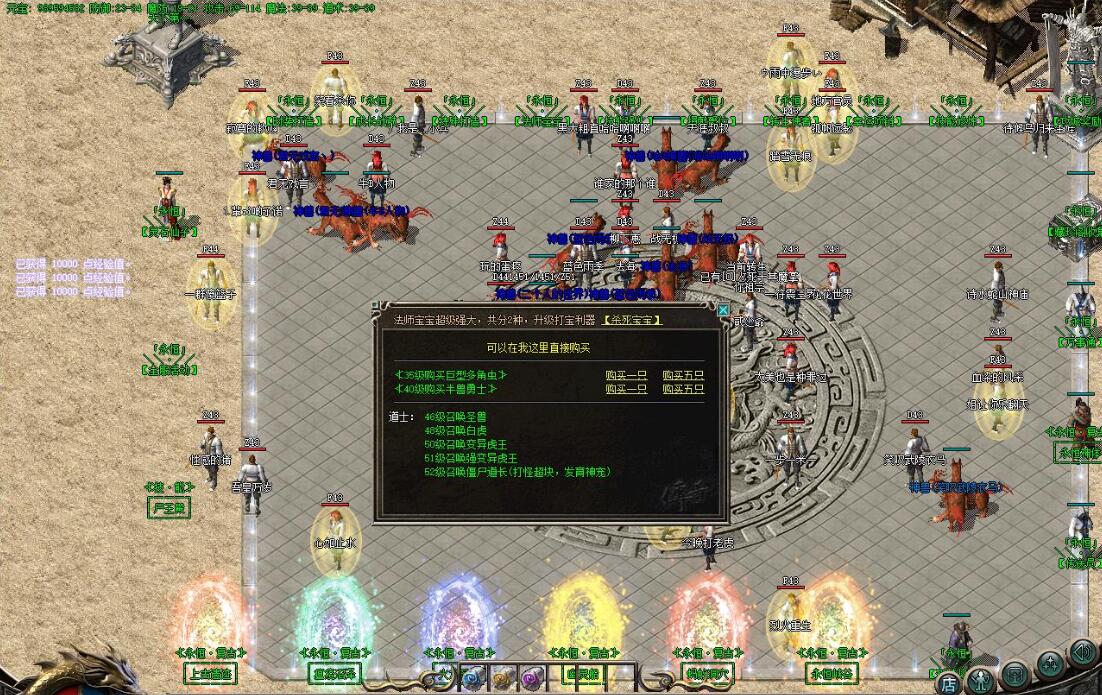
Task: Buy one 40级 半兽勇士 pet
Action: (x=626, y=389)
